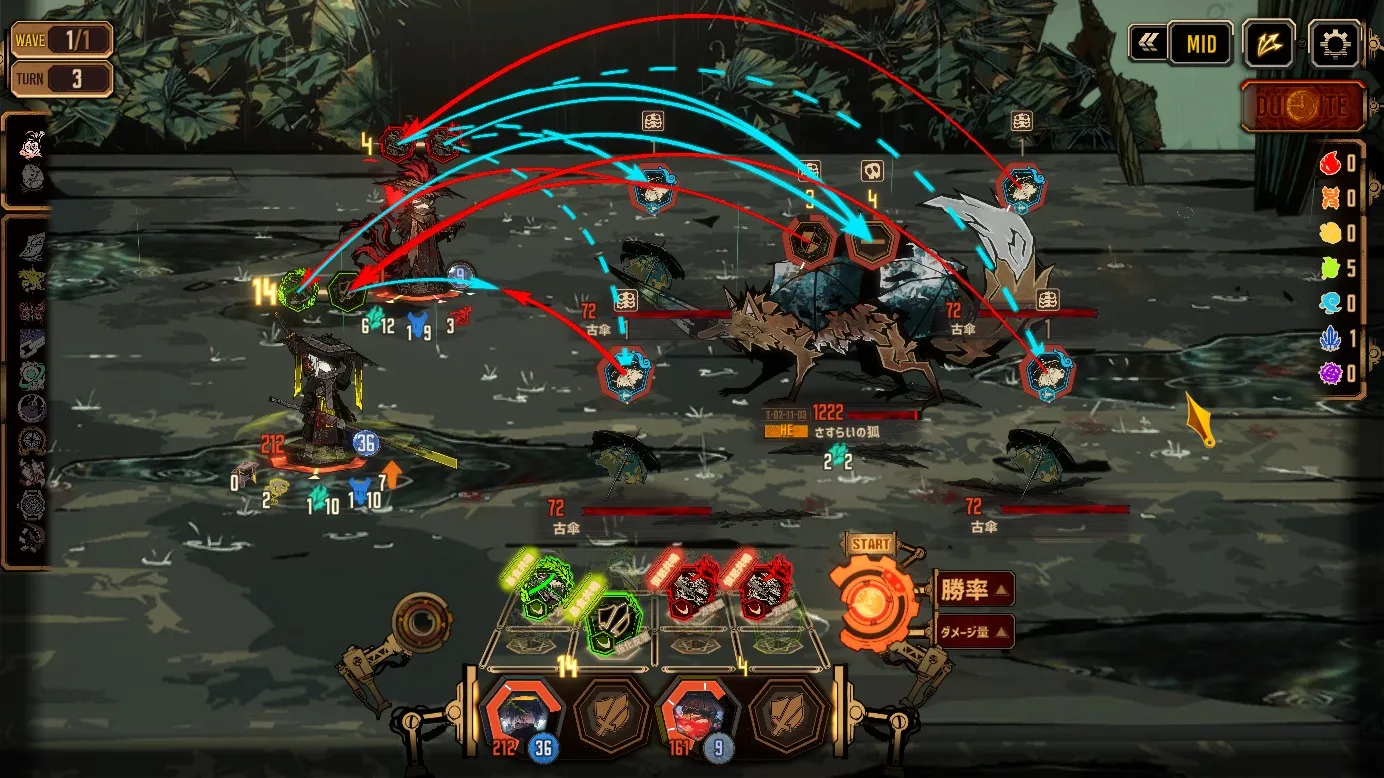The image size is (1384, 778).
Task: Open the settings gear menu
Action: (x=1334, y=44)
